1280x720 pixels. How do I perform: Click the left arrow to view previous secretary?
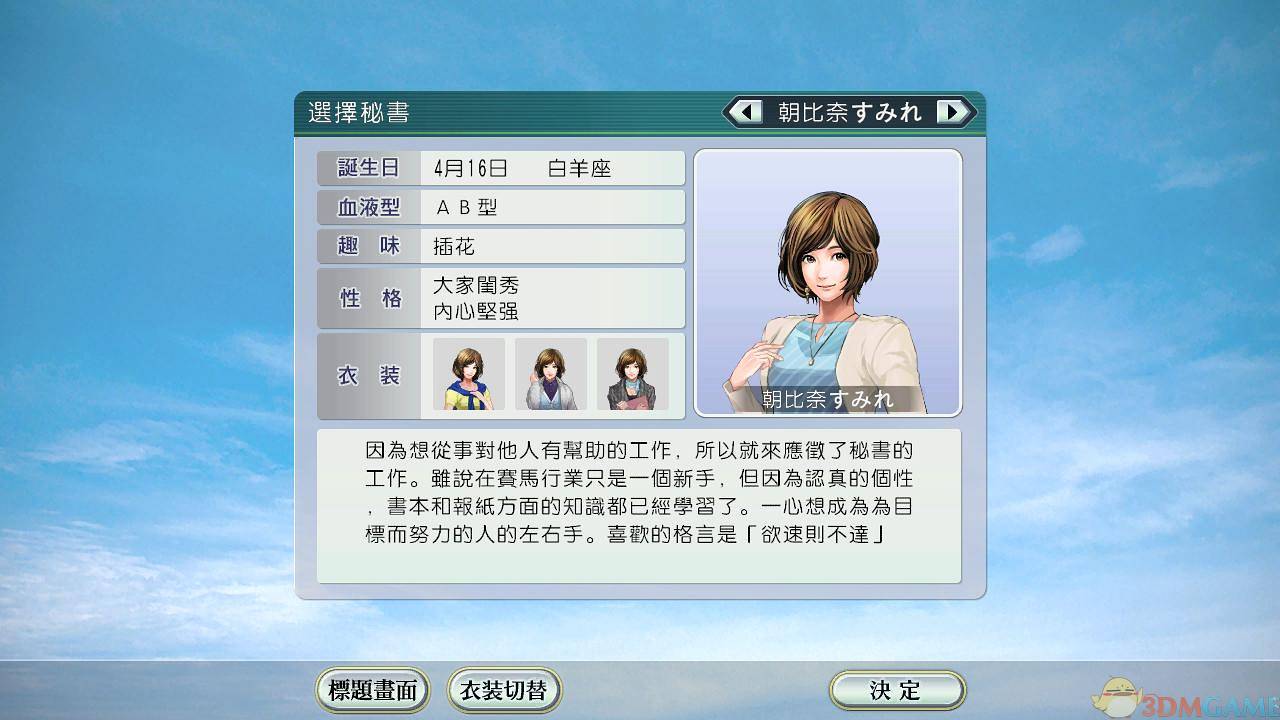point(745,112)
